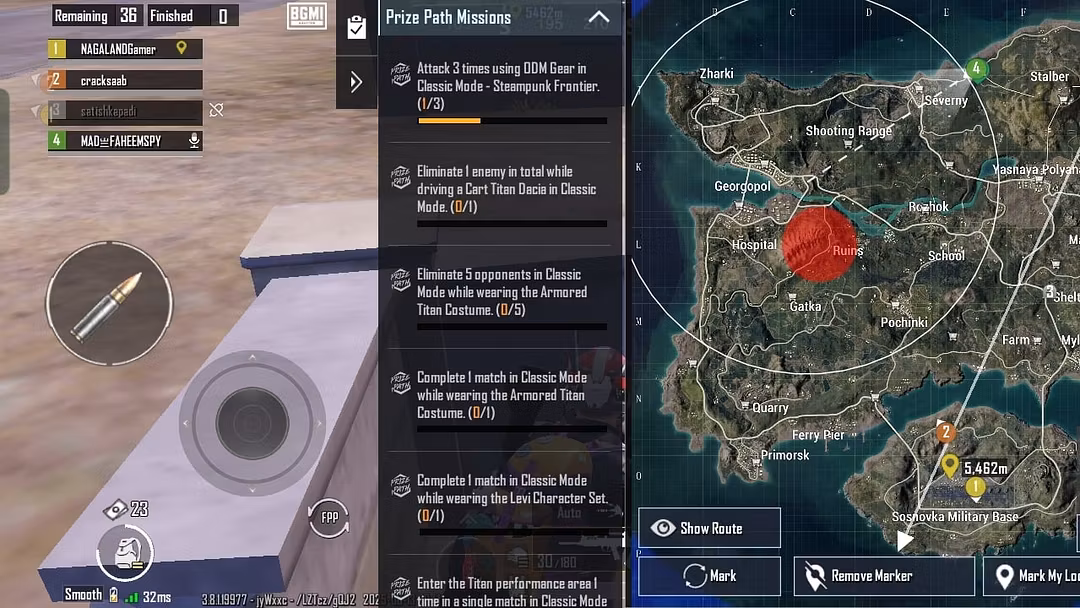1080x608 pixels.
Task: Click the green player 4 map marker
Action: (977, 69)
